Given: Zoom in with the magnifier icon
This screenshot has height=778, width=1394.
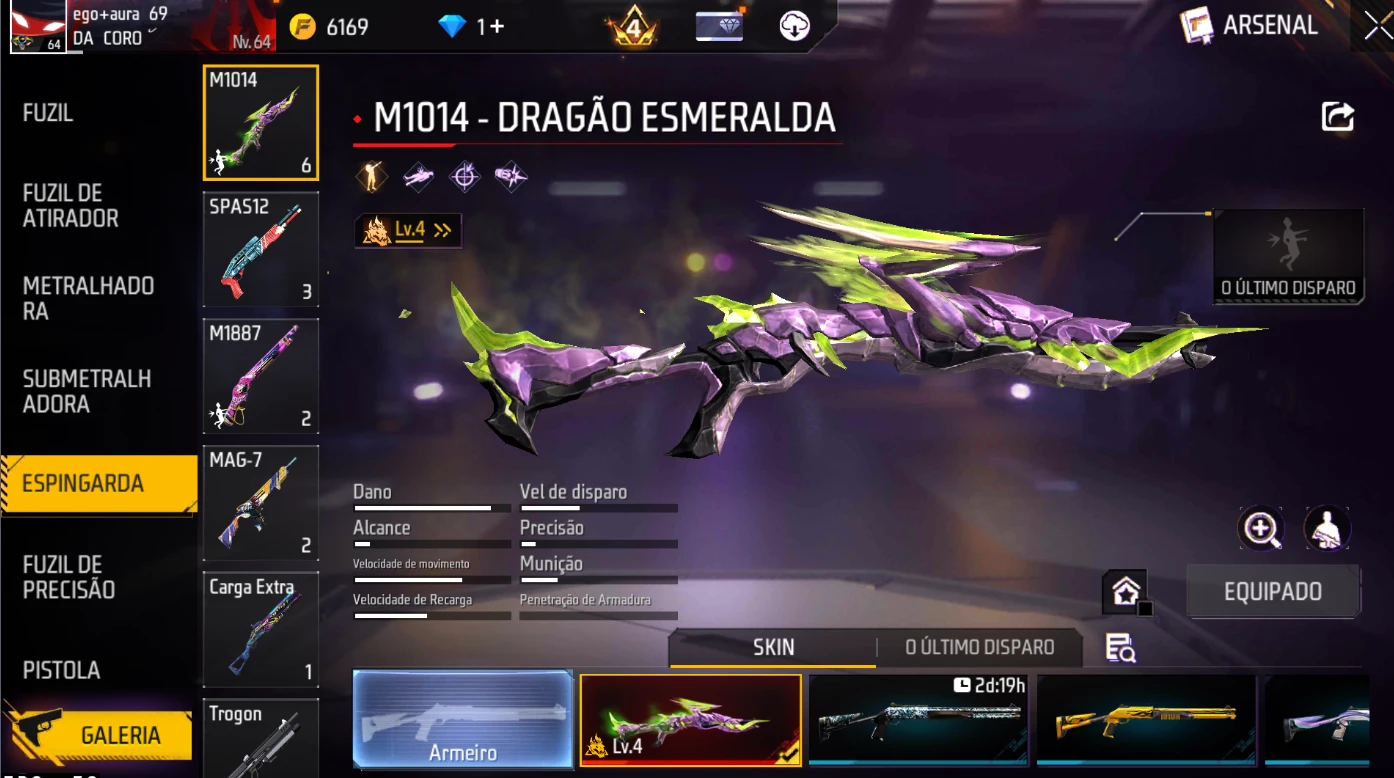Looking at the screenshot, I should [1261, 529].
